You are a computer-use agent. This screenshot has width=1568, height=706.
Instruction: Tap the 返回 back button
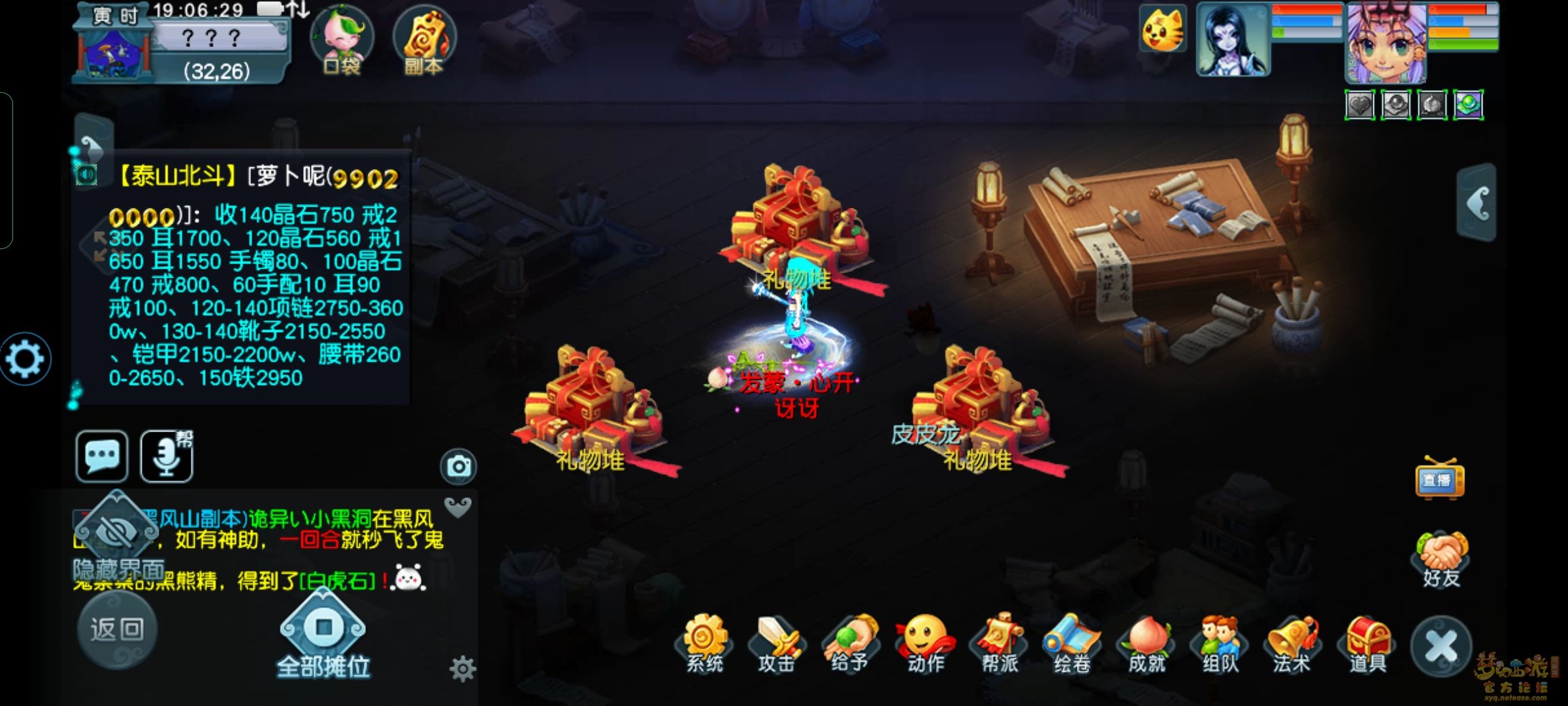tap(117, 629)
